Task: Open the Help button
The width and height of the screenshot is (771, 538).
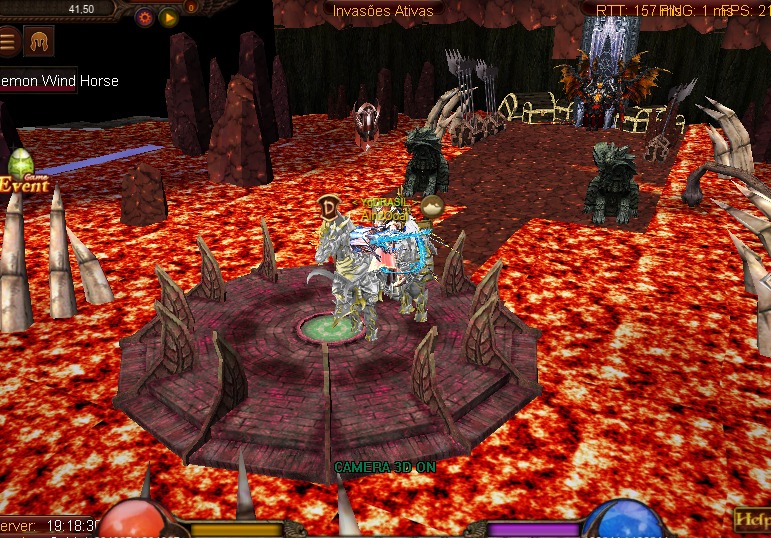Action: (x=752, y=519)
